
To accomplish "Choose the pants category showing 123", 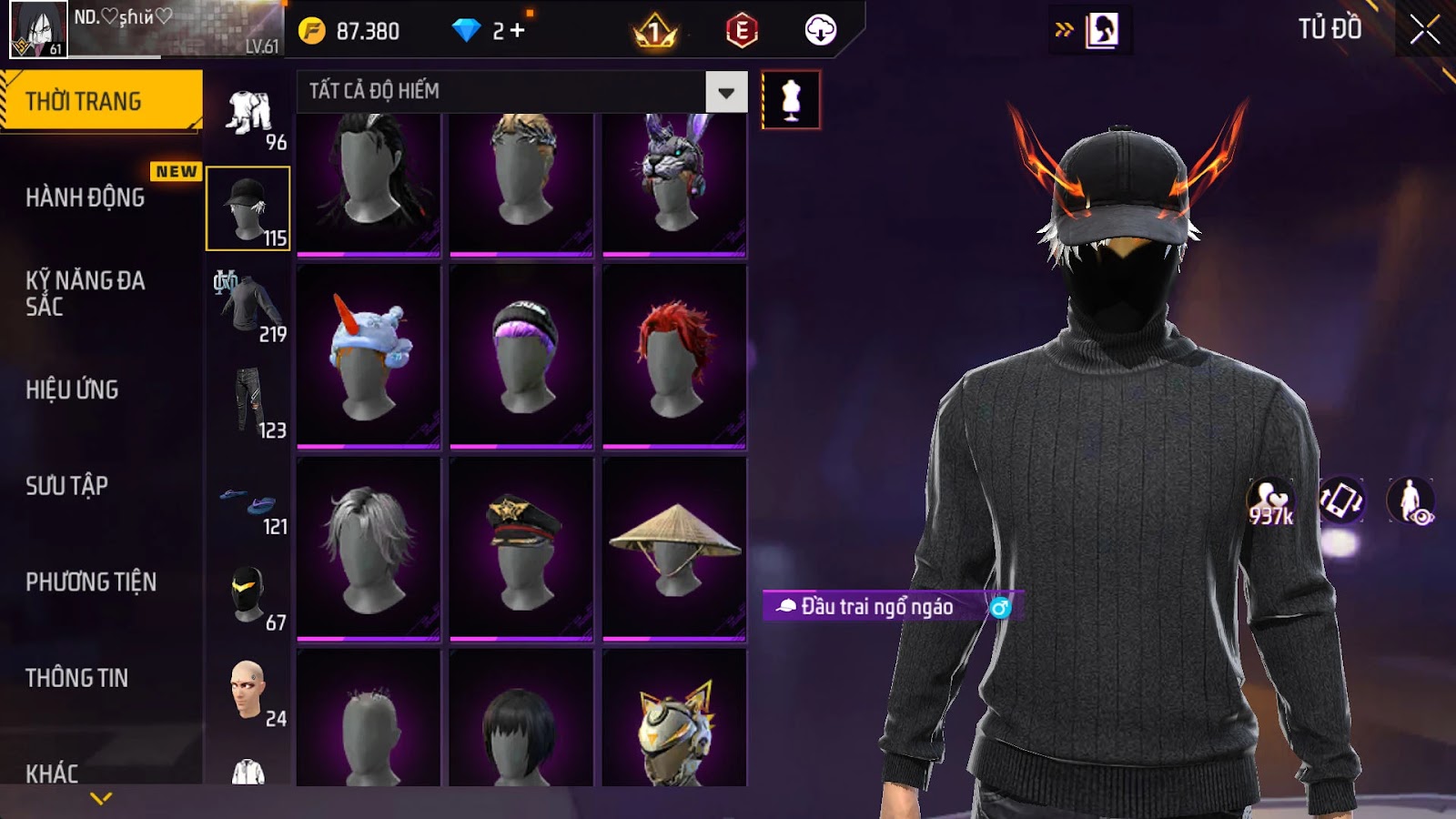I will click(x=248, y=401).
